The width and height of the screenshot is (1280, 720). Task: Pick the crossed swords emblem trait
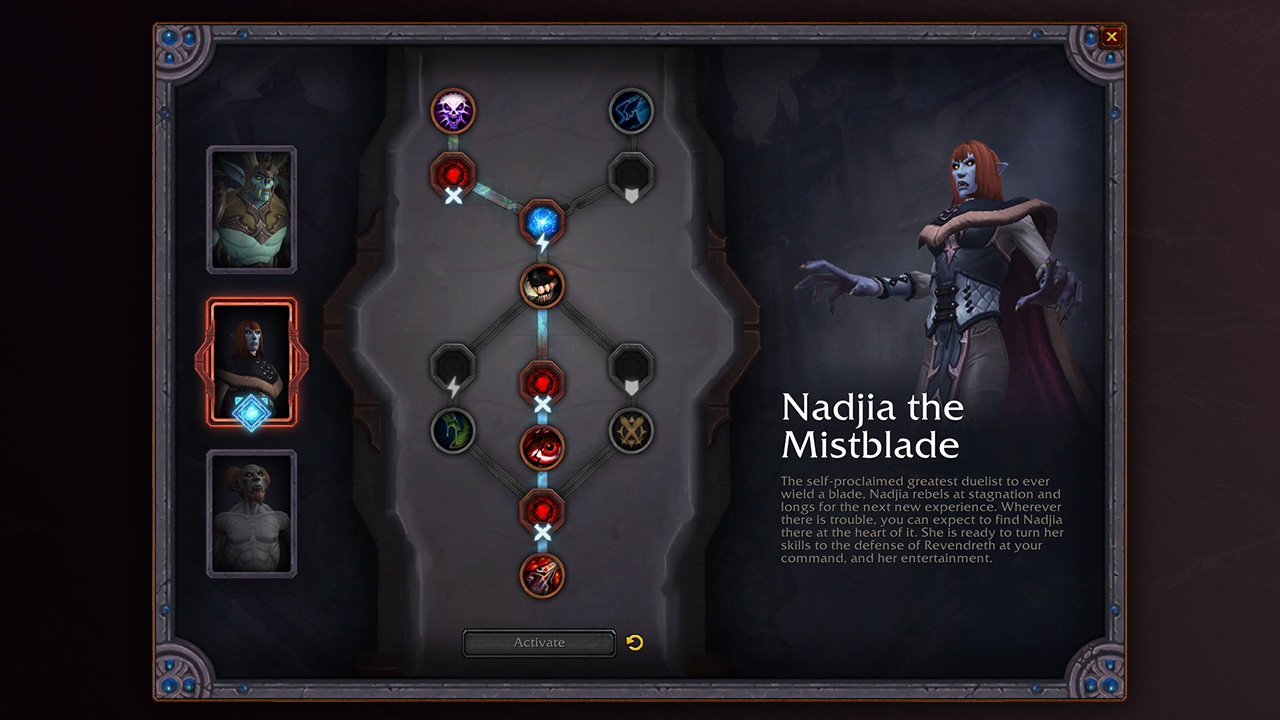pyautogui.click(x=631, y=431)
